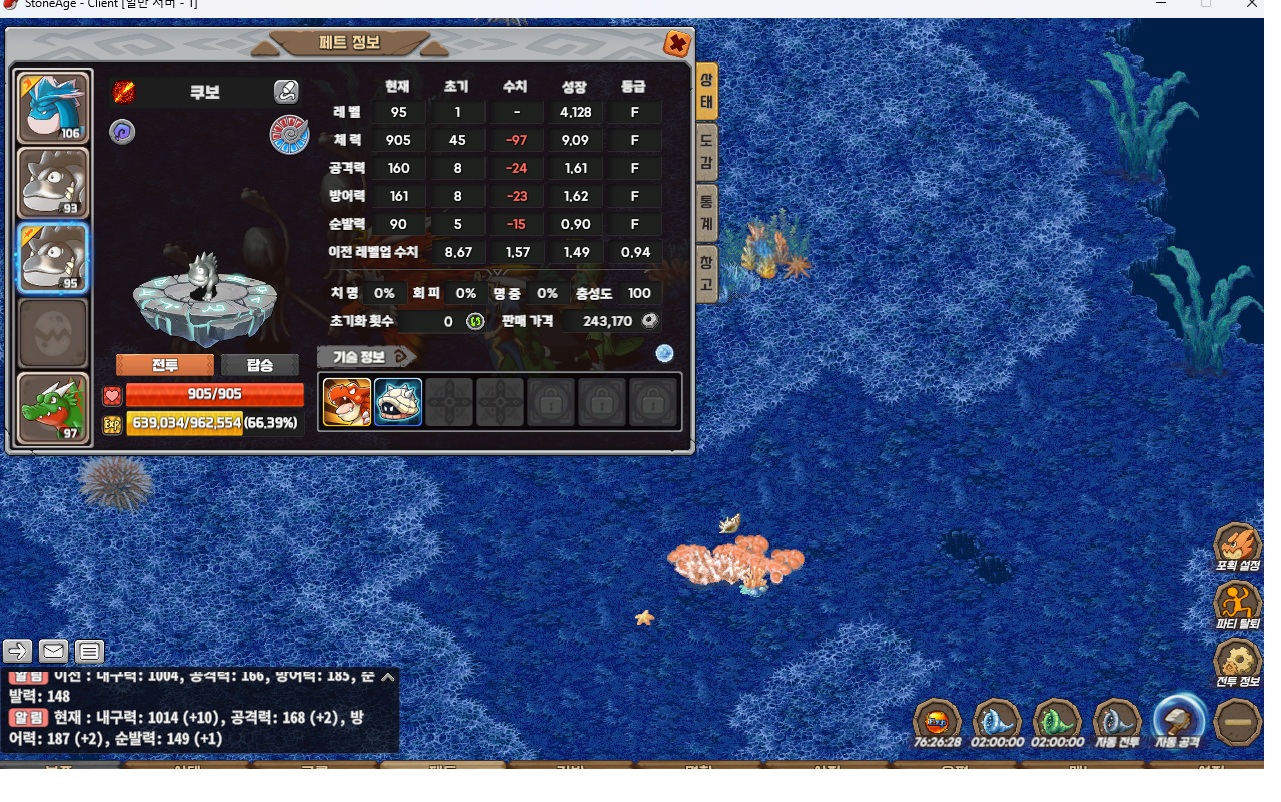
Task: Toggle 자동 전투 auto battle
Action: coord(1117,723)
